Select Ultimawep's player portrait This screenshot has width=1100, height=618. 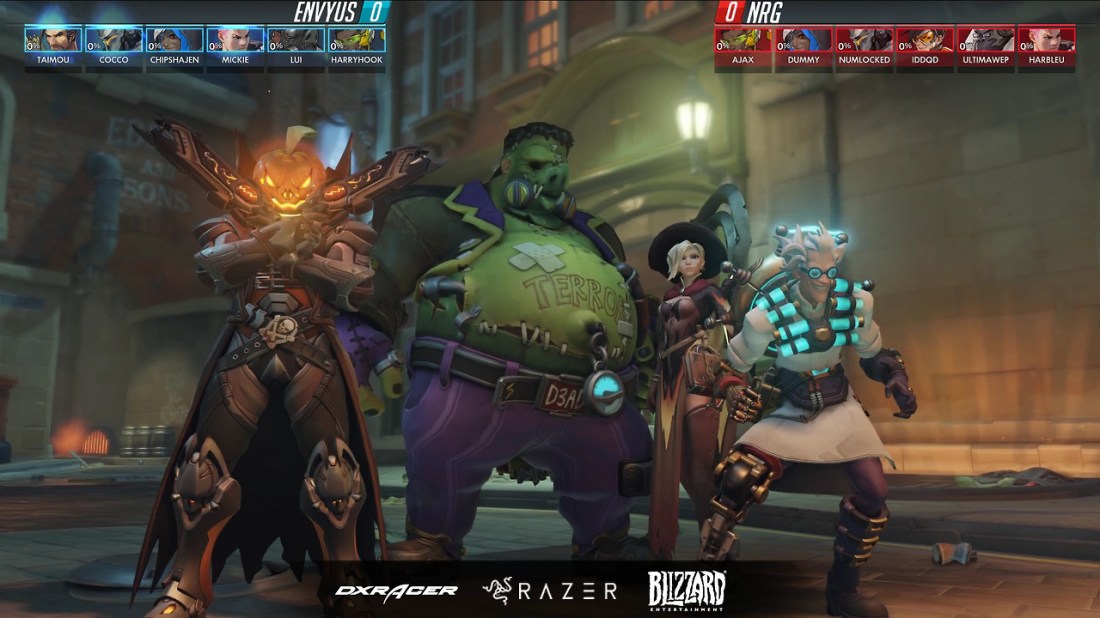986,40
